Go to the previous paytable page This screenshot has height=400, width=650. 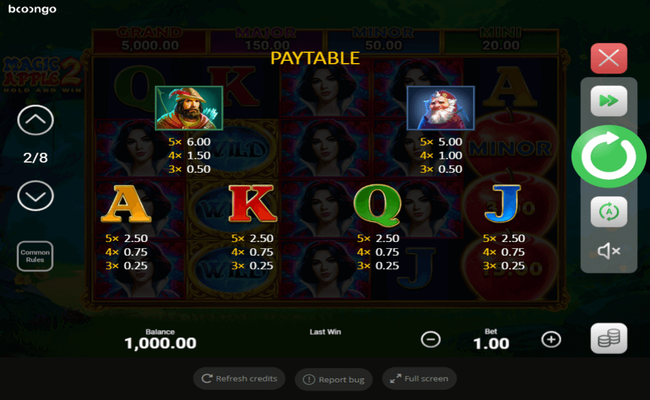(x=36, y=122)
